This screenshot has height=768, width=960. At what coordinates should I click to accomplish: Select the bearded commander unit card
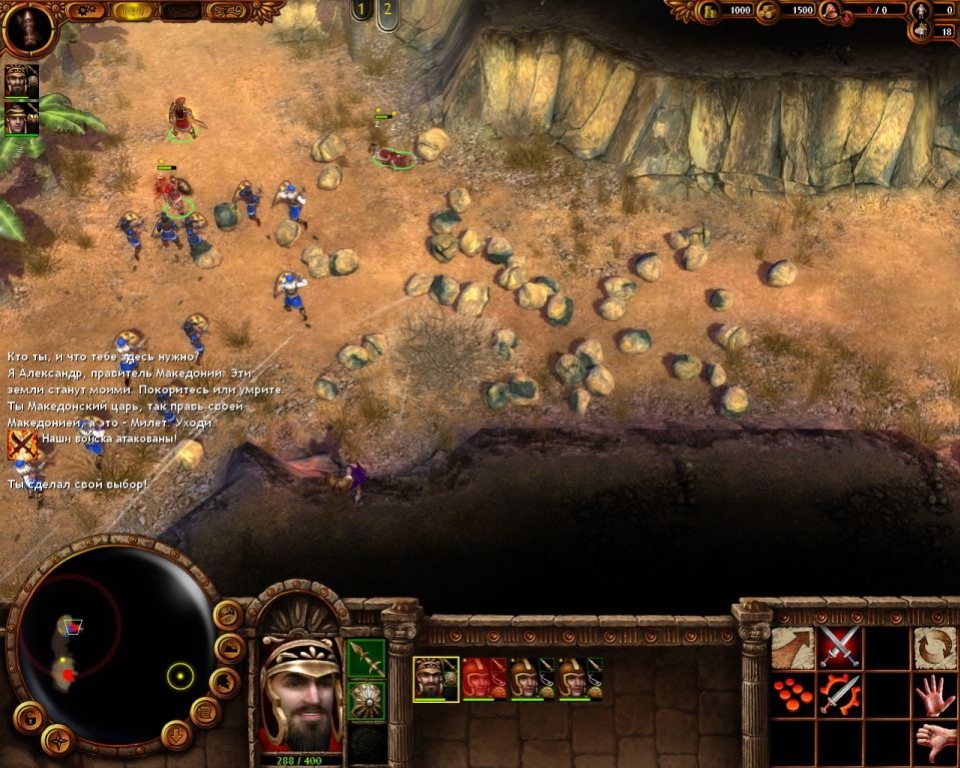(x=436, y=678)
